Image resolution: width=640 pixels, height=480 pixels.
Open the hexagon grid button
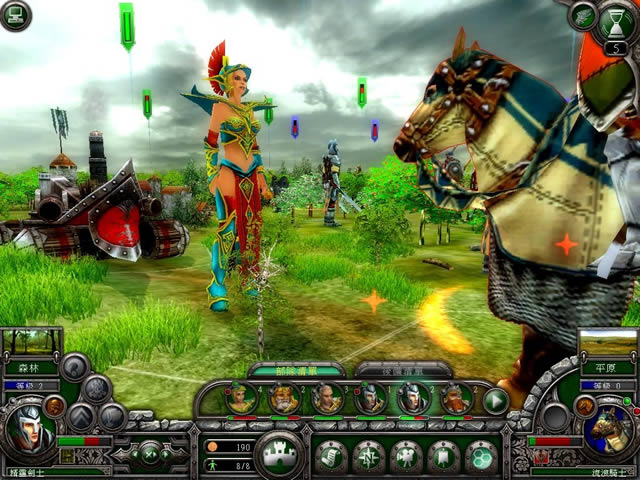481,456
